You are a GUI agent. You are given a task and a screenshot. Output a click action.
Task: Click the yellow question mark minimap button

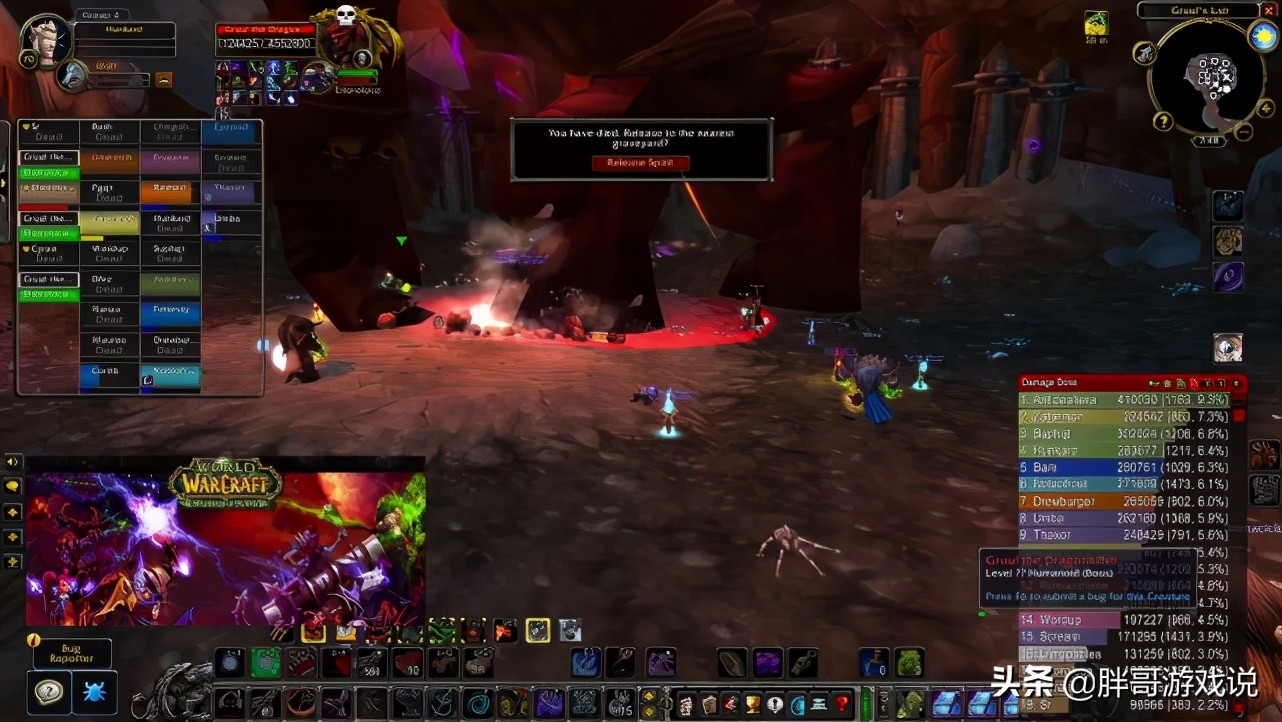point(1163,121)
